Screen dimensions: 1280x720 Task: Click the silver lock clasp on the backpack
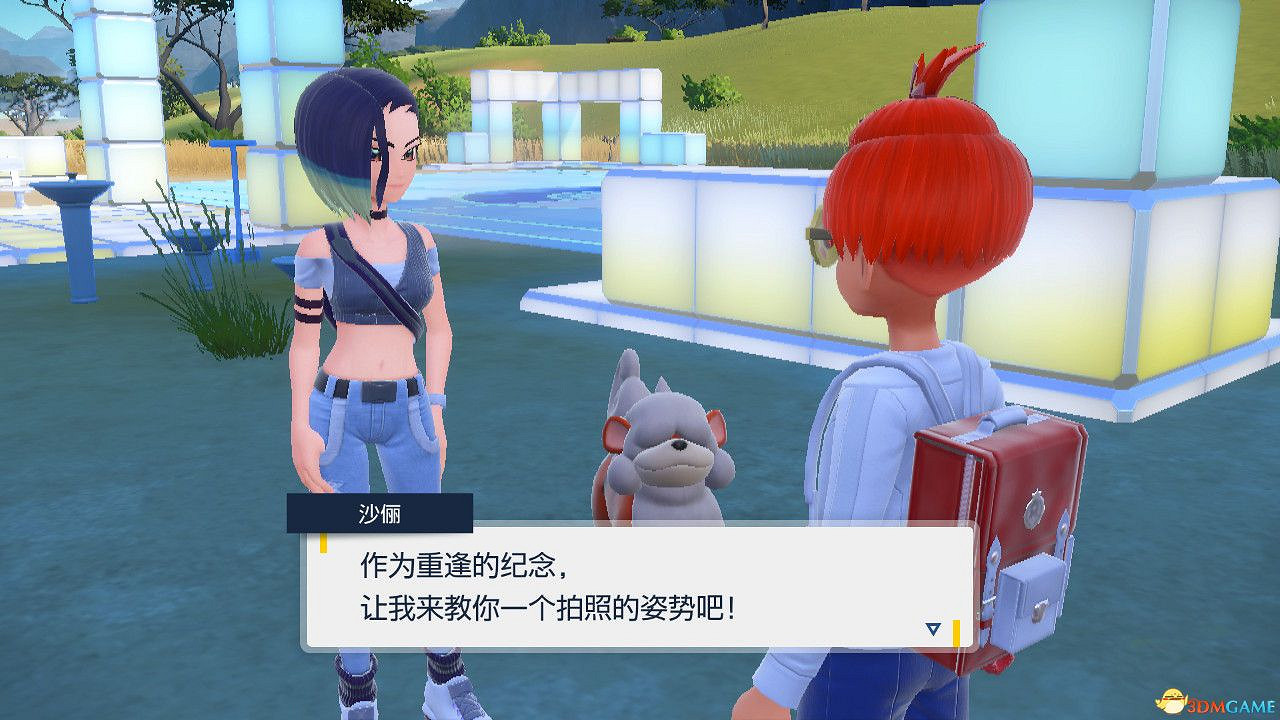(1036, 507)
